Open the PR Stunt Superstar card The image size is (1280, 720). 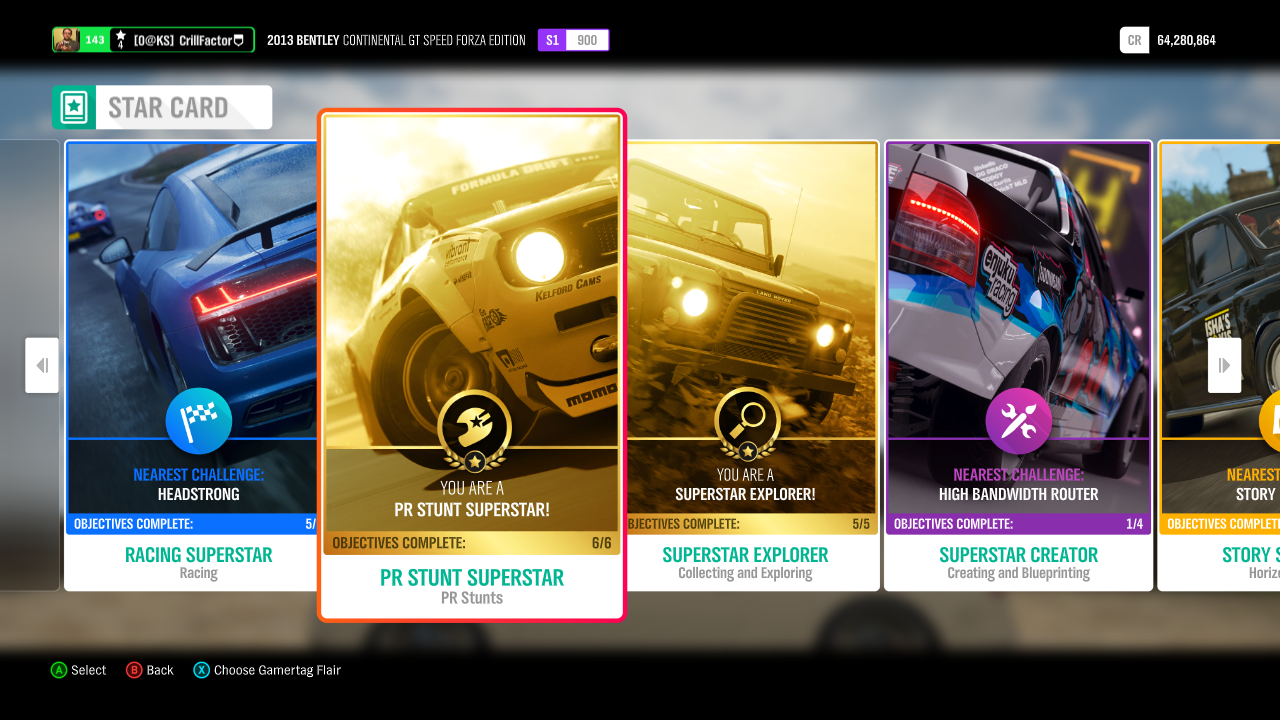click(471, 365)
